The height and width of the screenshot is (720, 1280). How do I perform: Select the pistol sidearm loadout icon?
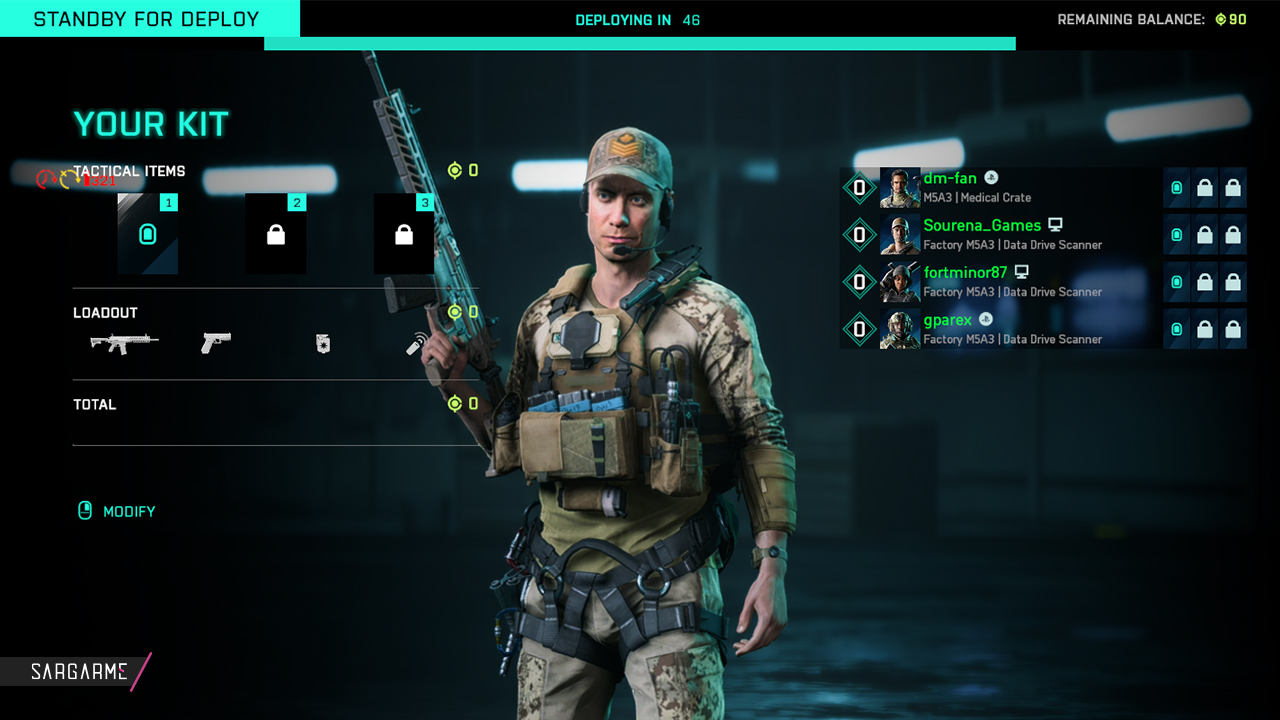click(x=215, y=343)
